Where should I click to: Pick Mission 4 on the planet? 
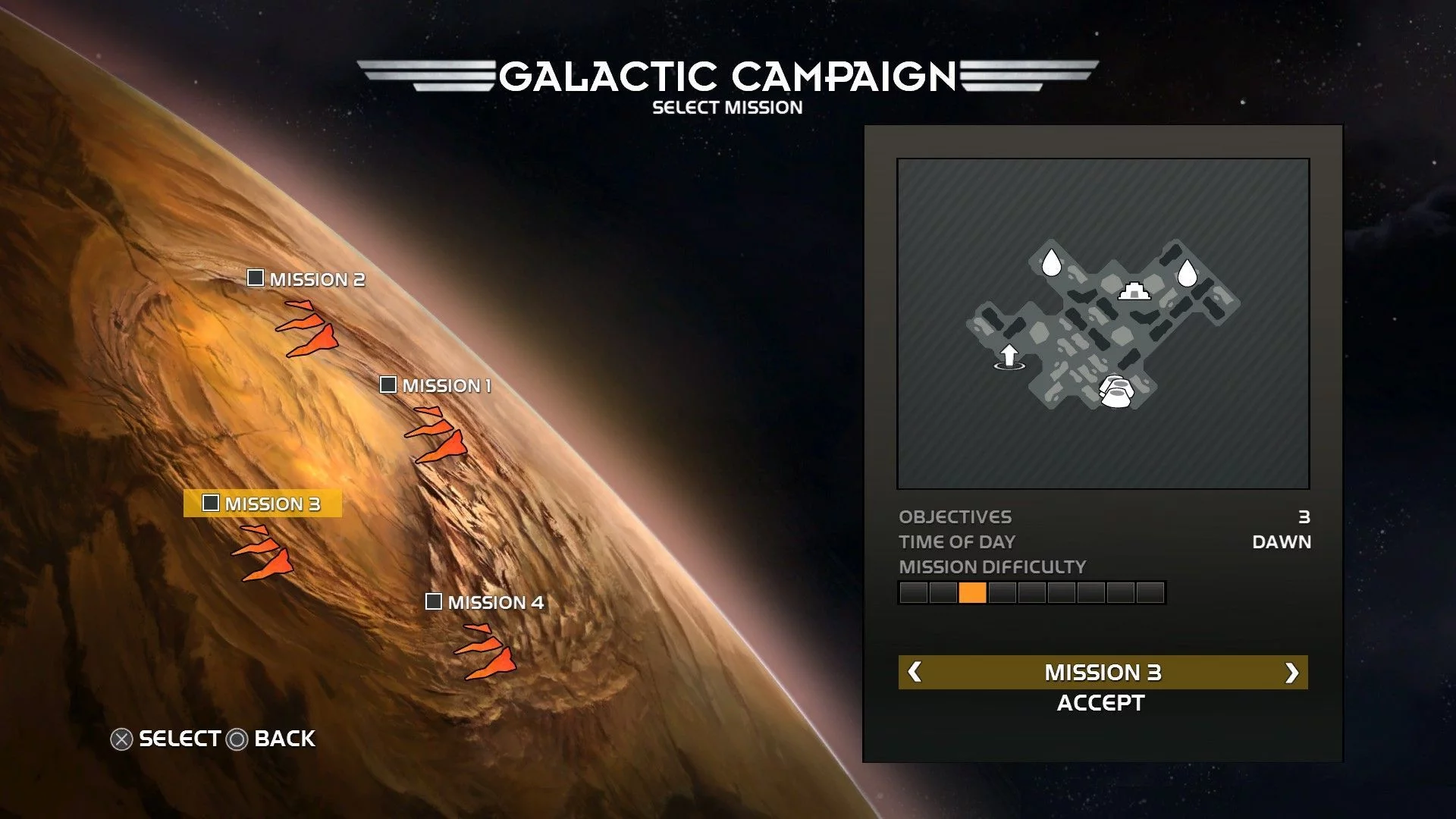[x=485, y=602]
